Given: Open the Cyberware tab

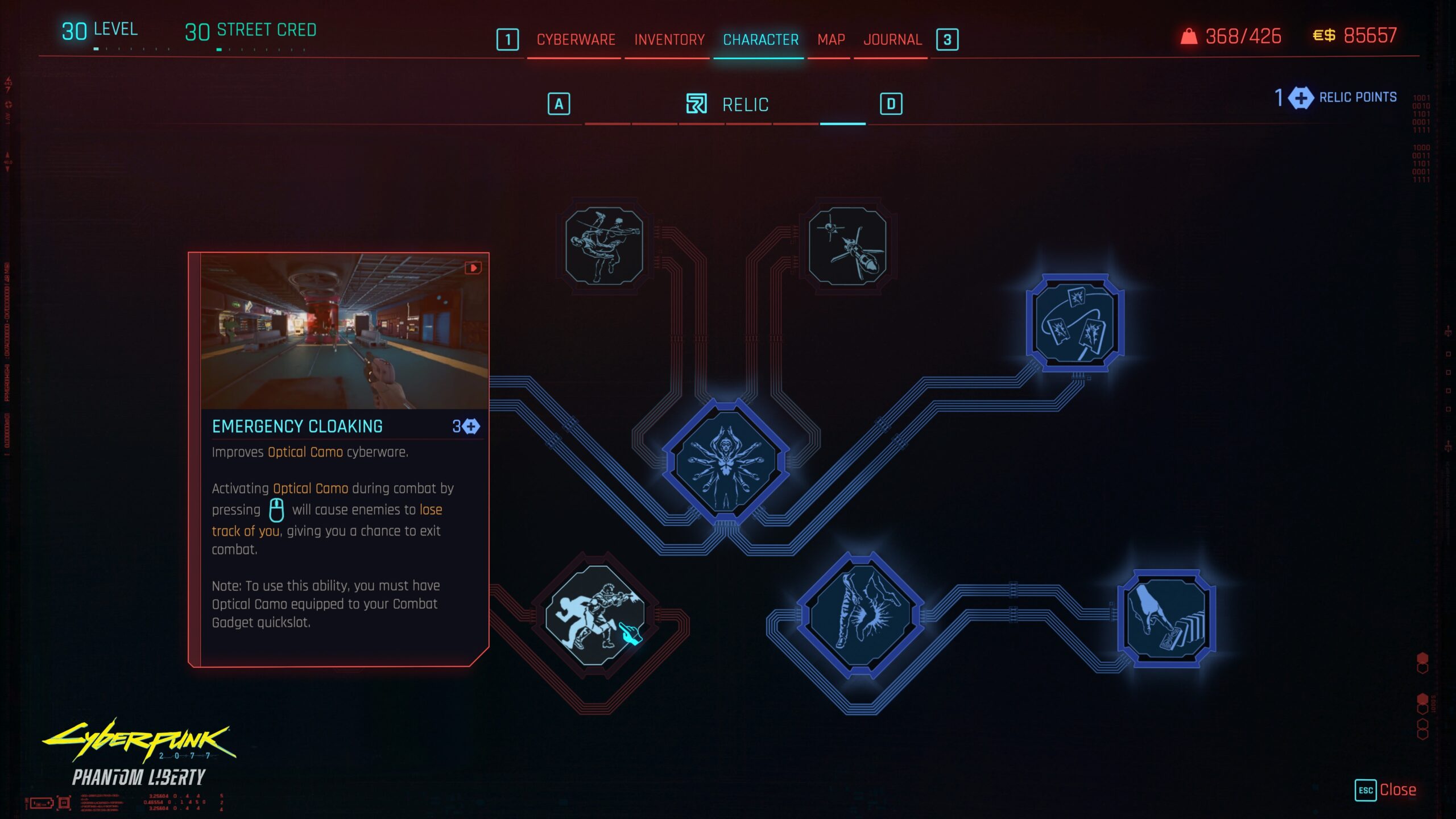Looking at the screenshot, I should pos(576,40).
